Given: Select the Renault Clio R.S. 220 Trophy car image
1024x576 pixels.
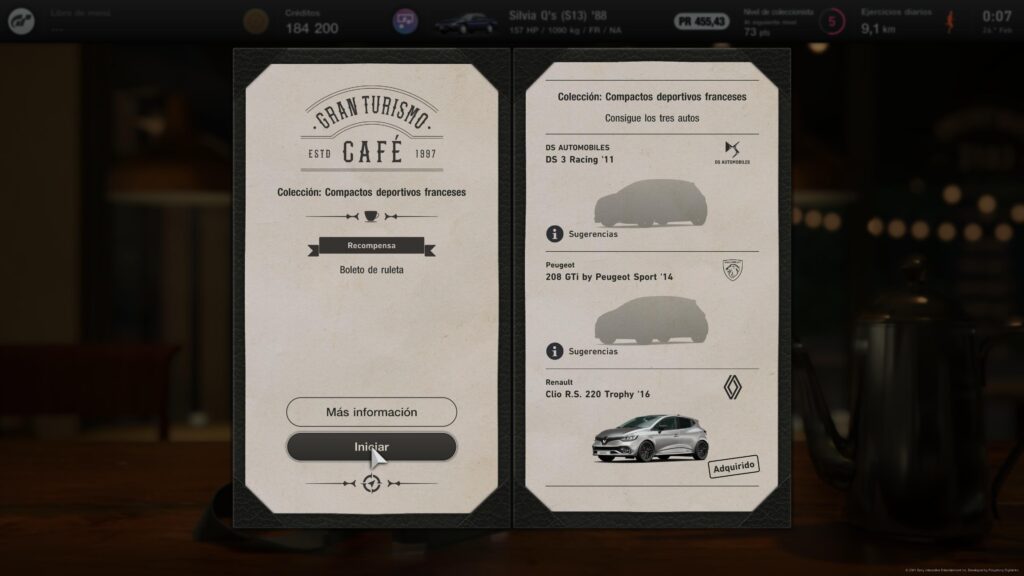Looking at the screenshot, I should point(649,437).
